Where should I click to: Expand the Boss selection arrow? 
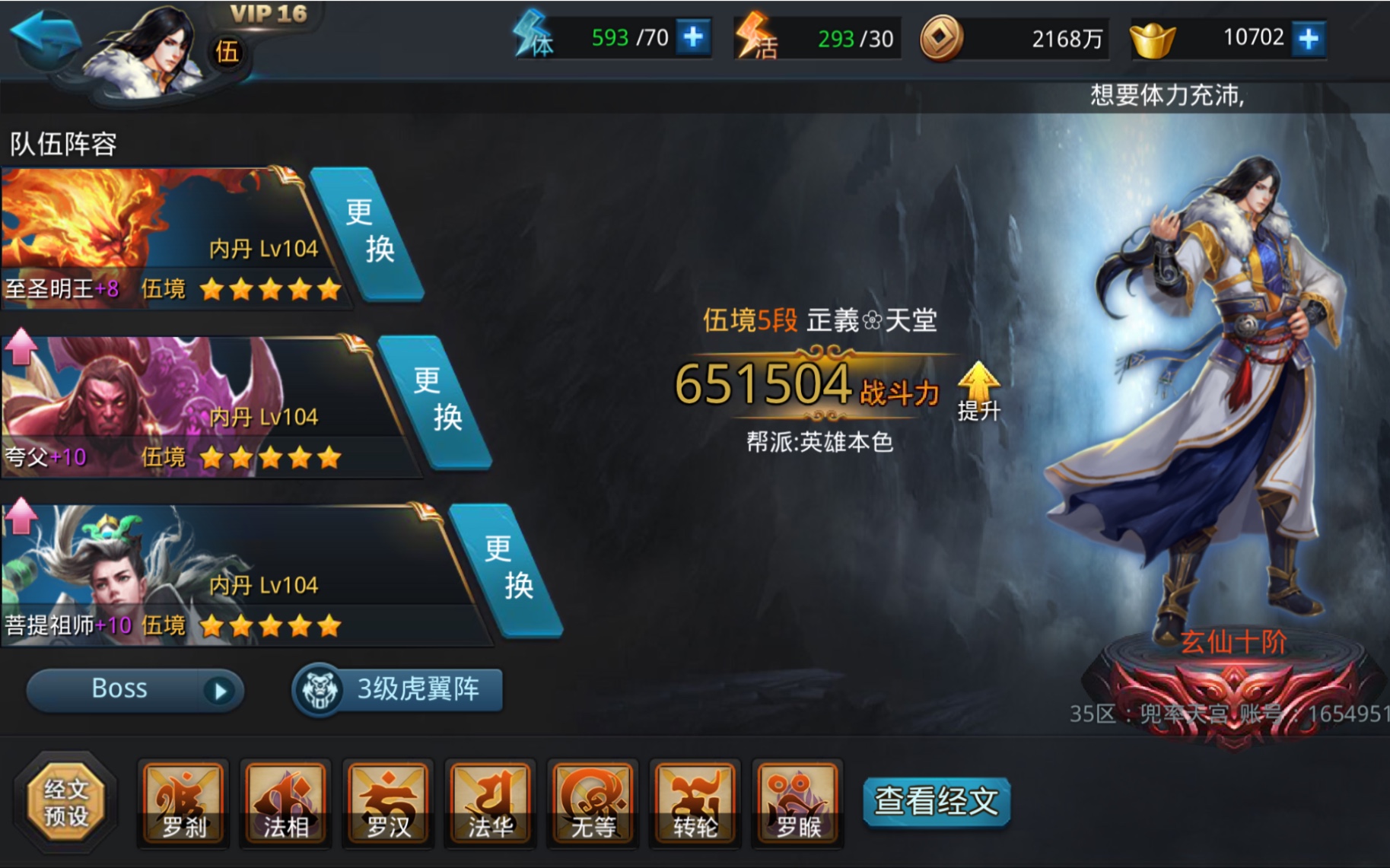coord(221,689)
